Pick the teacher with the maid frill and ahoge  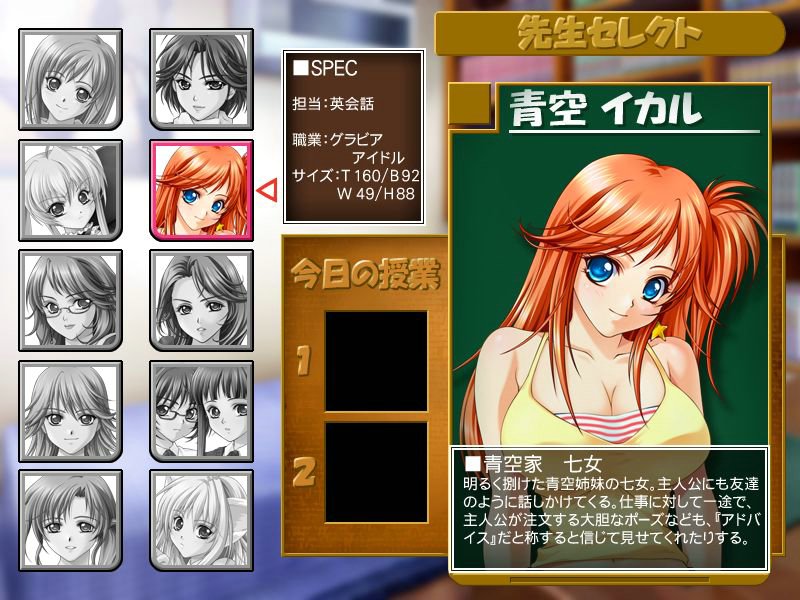click(x=70, y=190)
